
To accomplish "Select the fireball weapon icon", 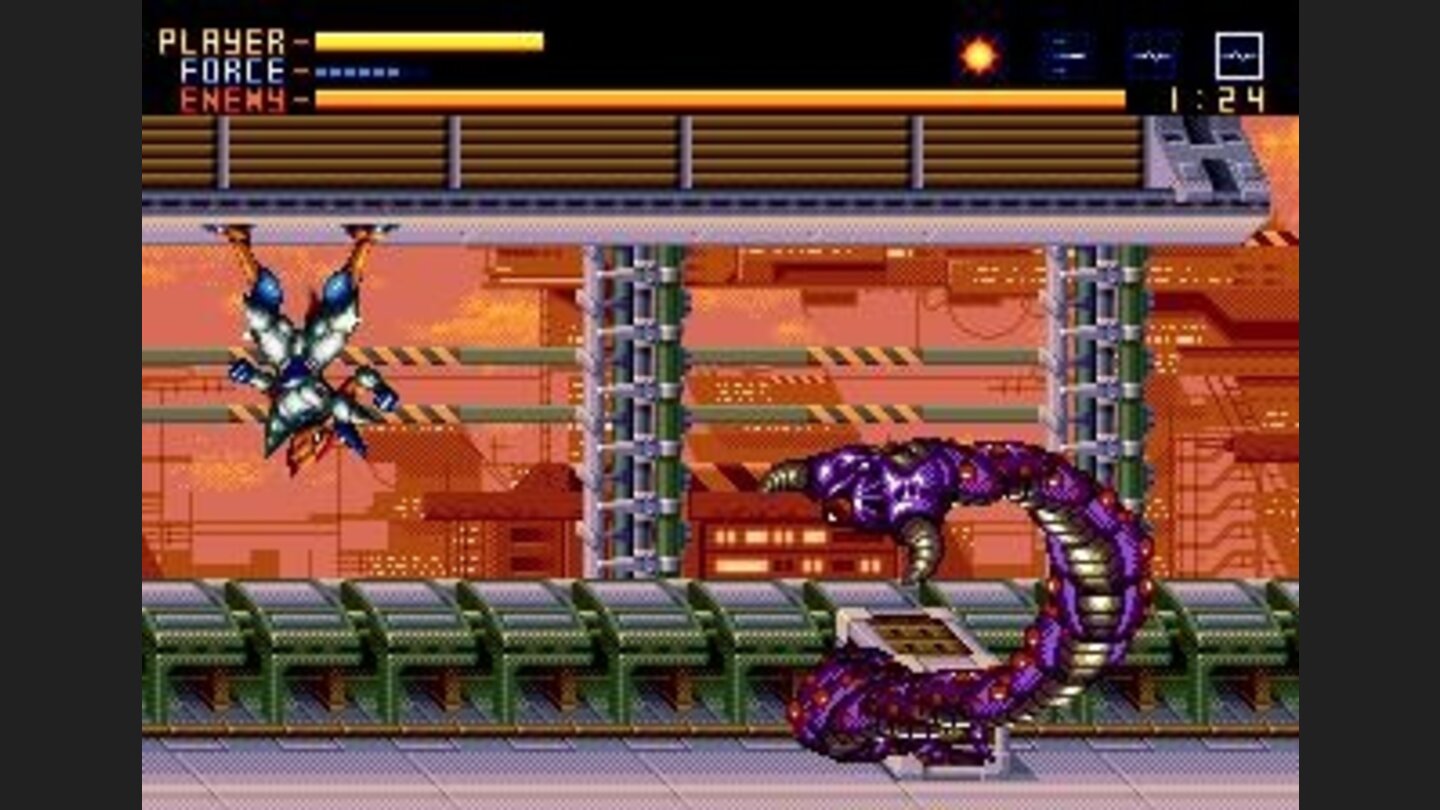I will pyautogui.click(x=977, y=53).
